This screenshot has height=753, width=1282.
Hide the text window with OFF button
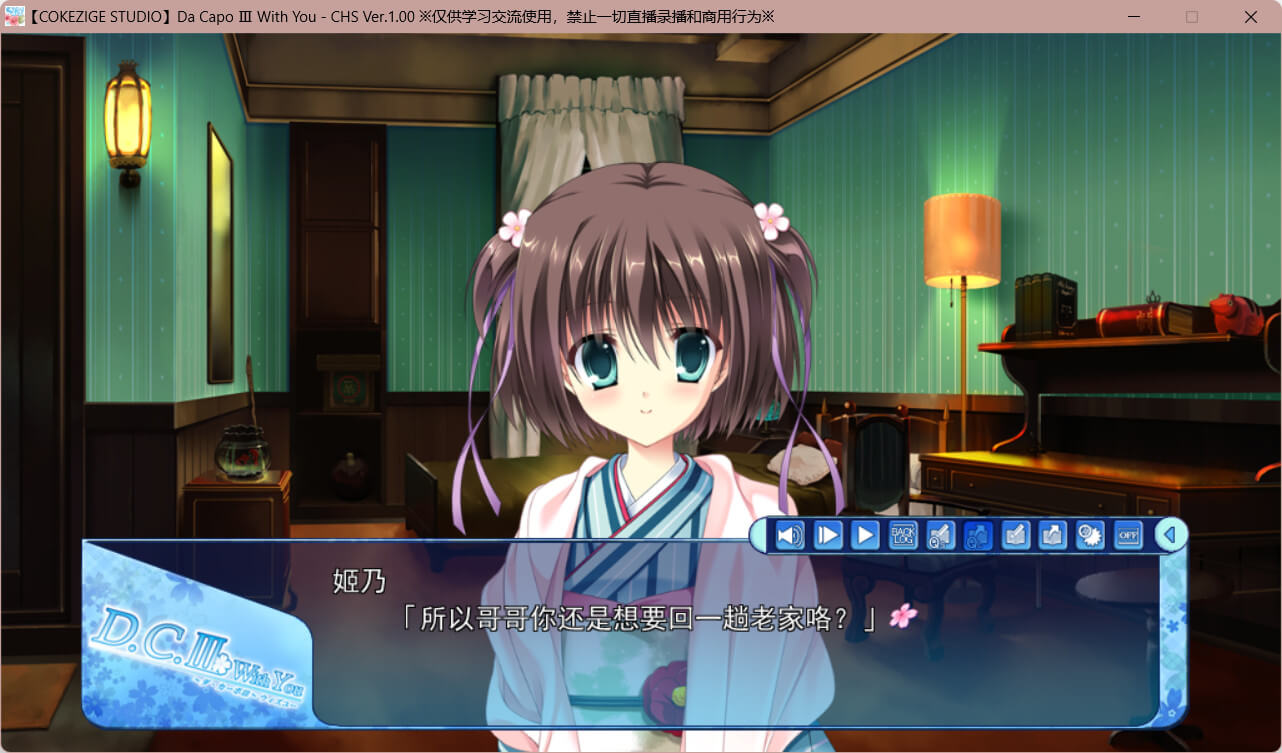point(1128,536)
